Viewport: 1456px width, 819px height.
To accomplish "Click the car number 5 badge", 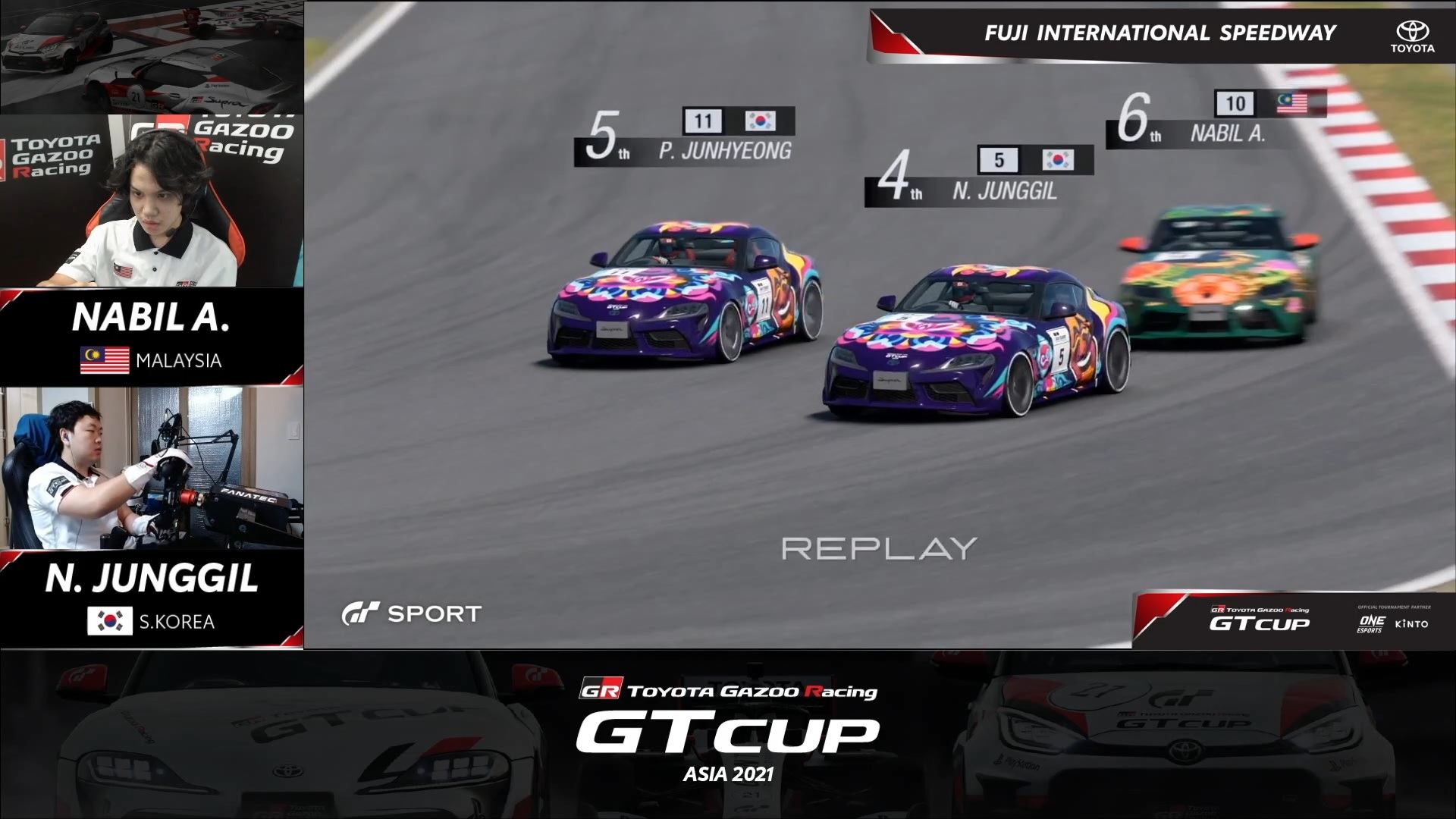I will pyautogui.click(x=998, y=161).
